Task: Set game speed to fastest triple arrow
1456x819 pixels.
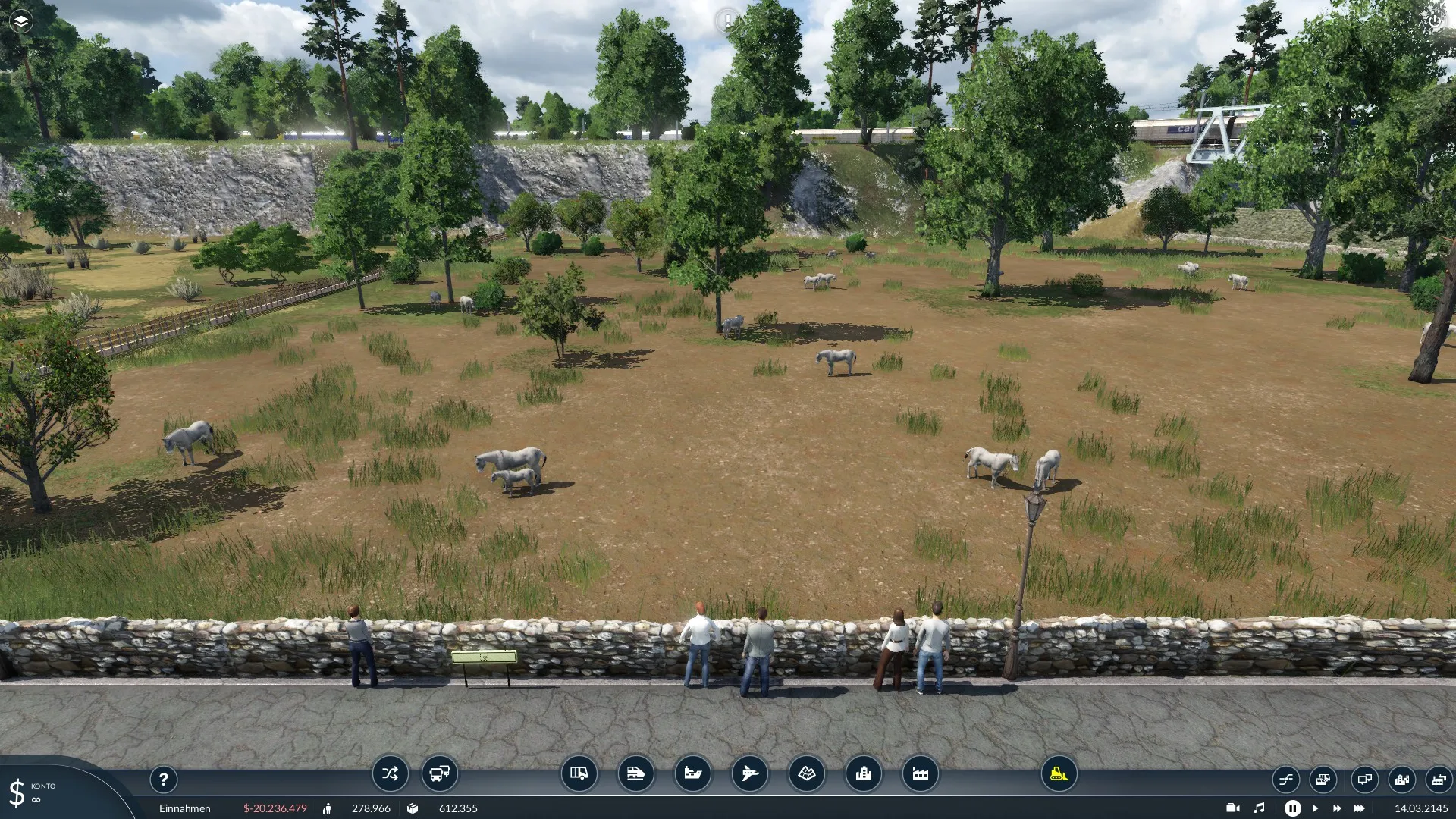Action: pos(1360,808)
